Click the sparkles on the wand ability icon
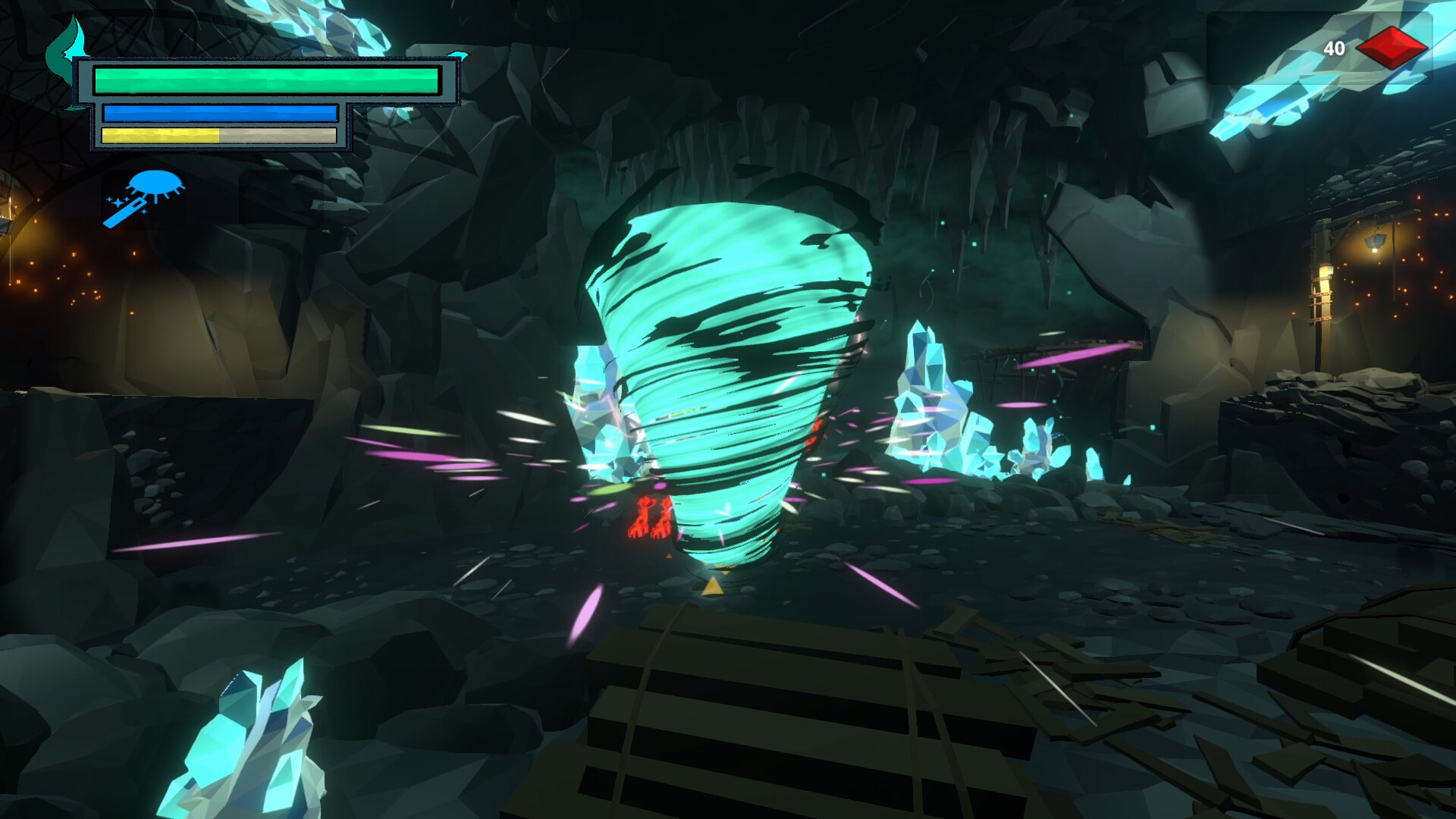Image resolution: width=1456 pixels, height=819 pixels. (x=116, y=203)
